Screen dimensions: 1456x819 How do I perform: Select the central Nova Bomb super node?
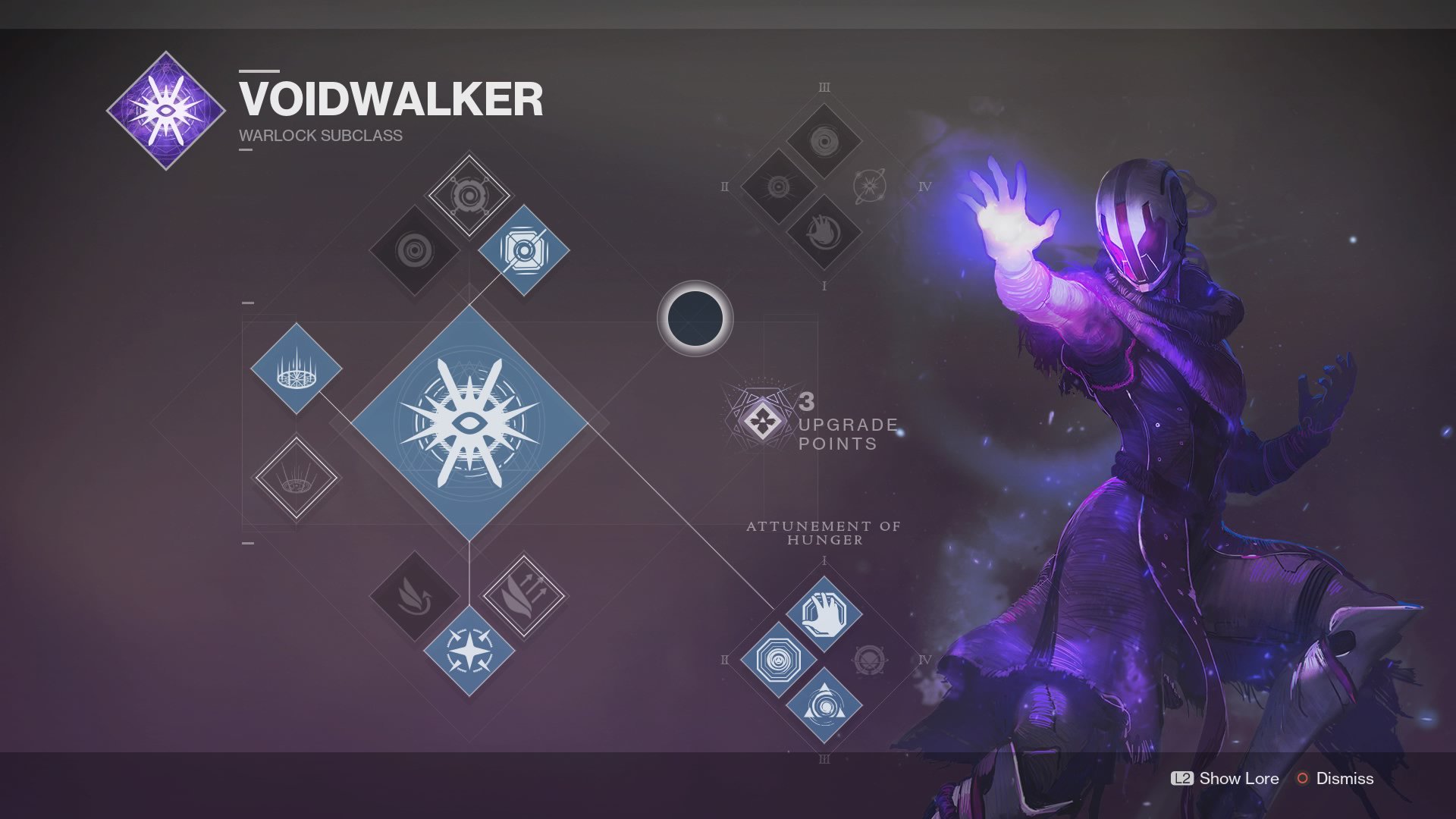469,422
